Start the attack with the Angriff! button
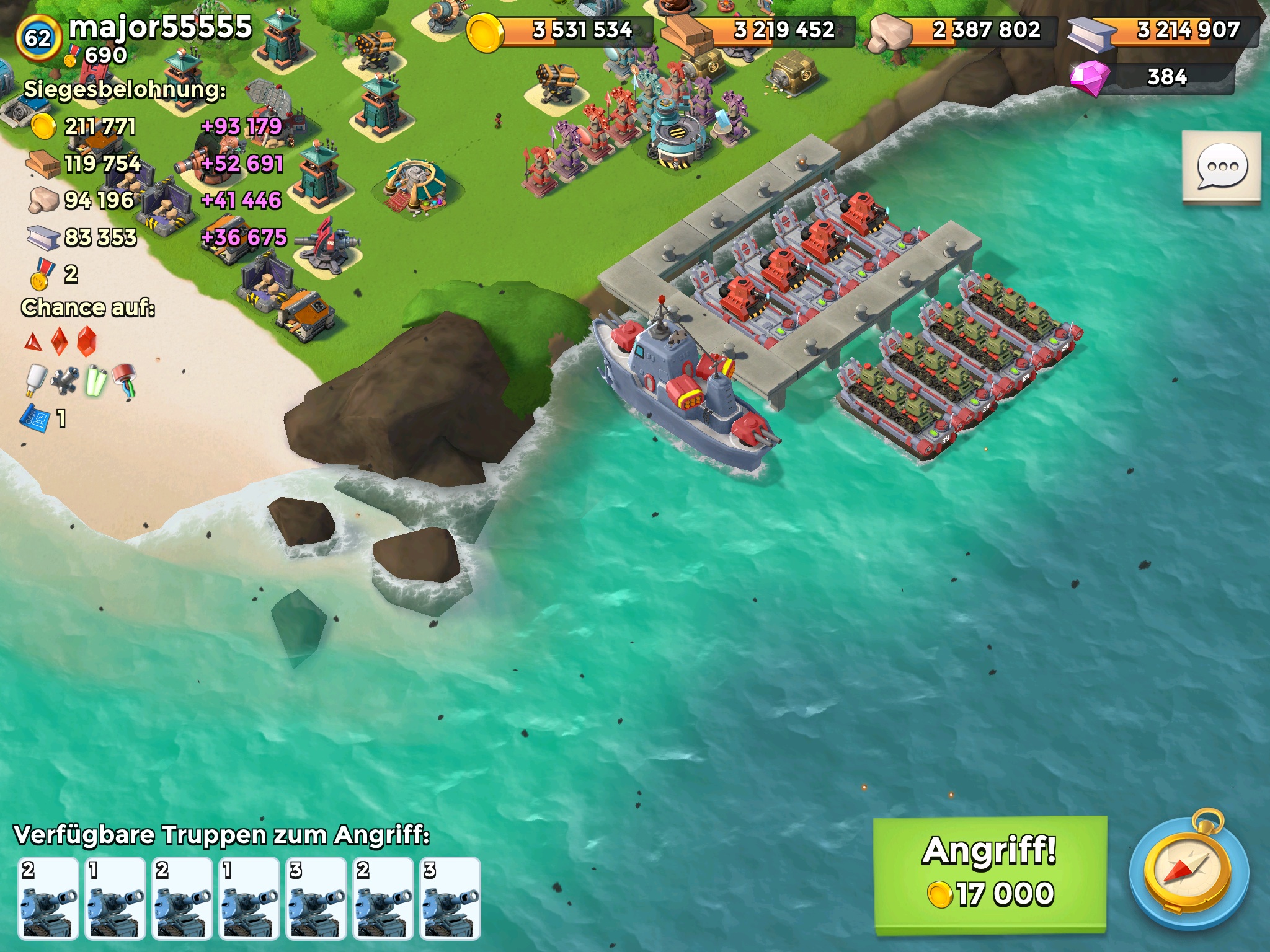1270x952 pixels. point(990,873)
